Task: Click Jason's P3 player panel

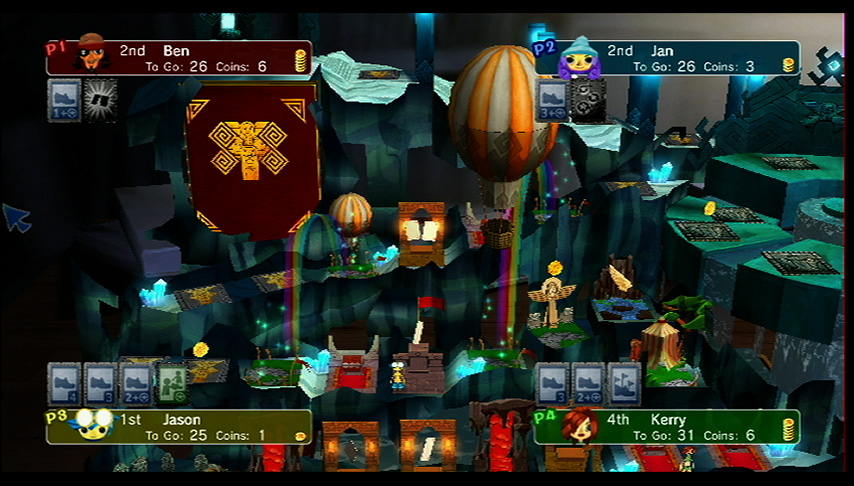Action: [180, 427]
